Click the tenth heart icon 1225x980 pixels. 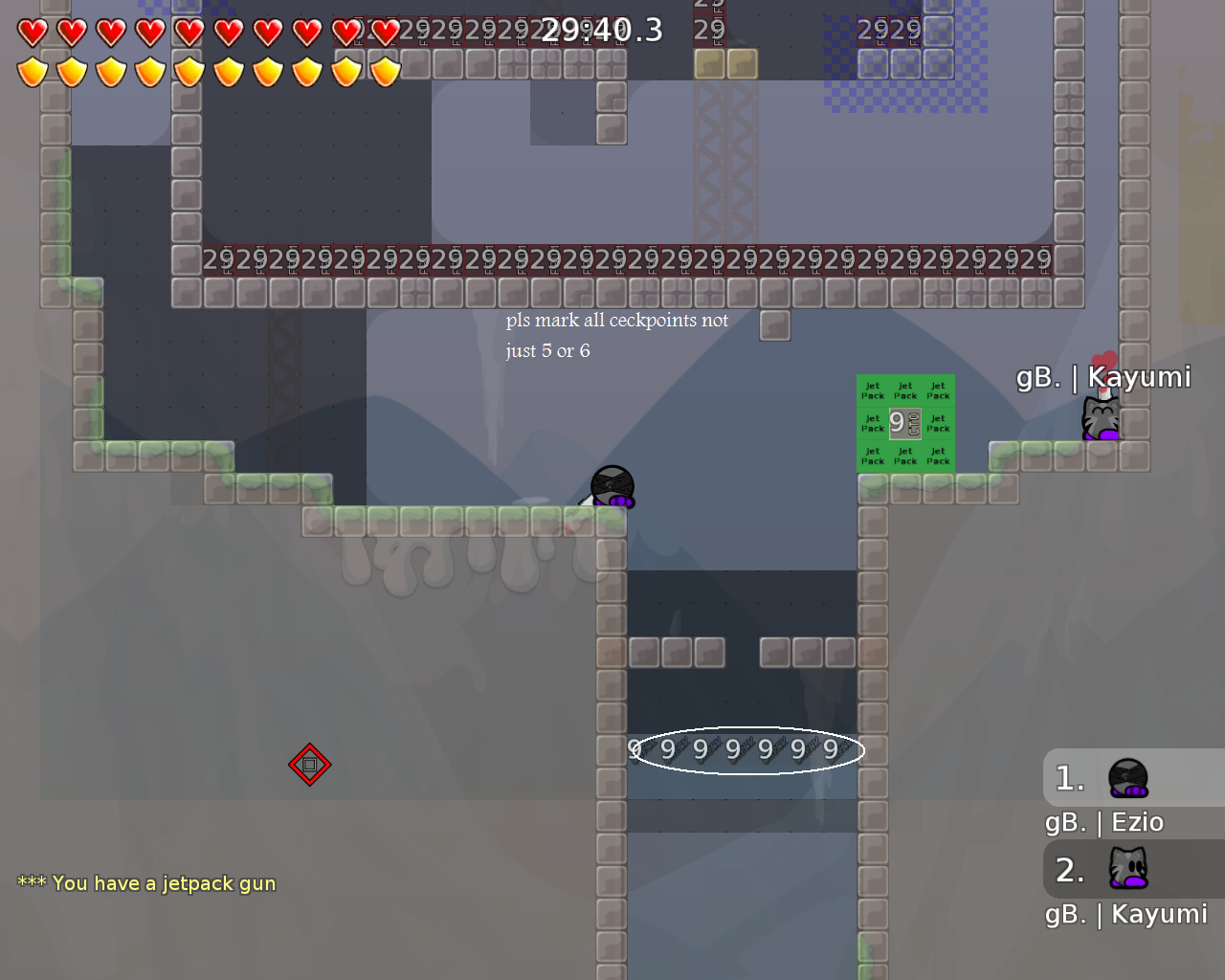(383, 32)
